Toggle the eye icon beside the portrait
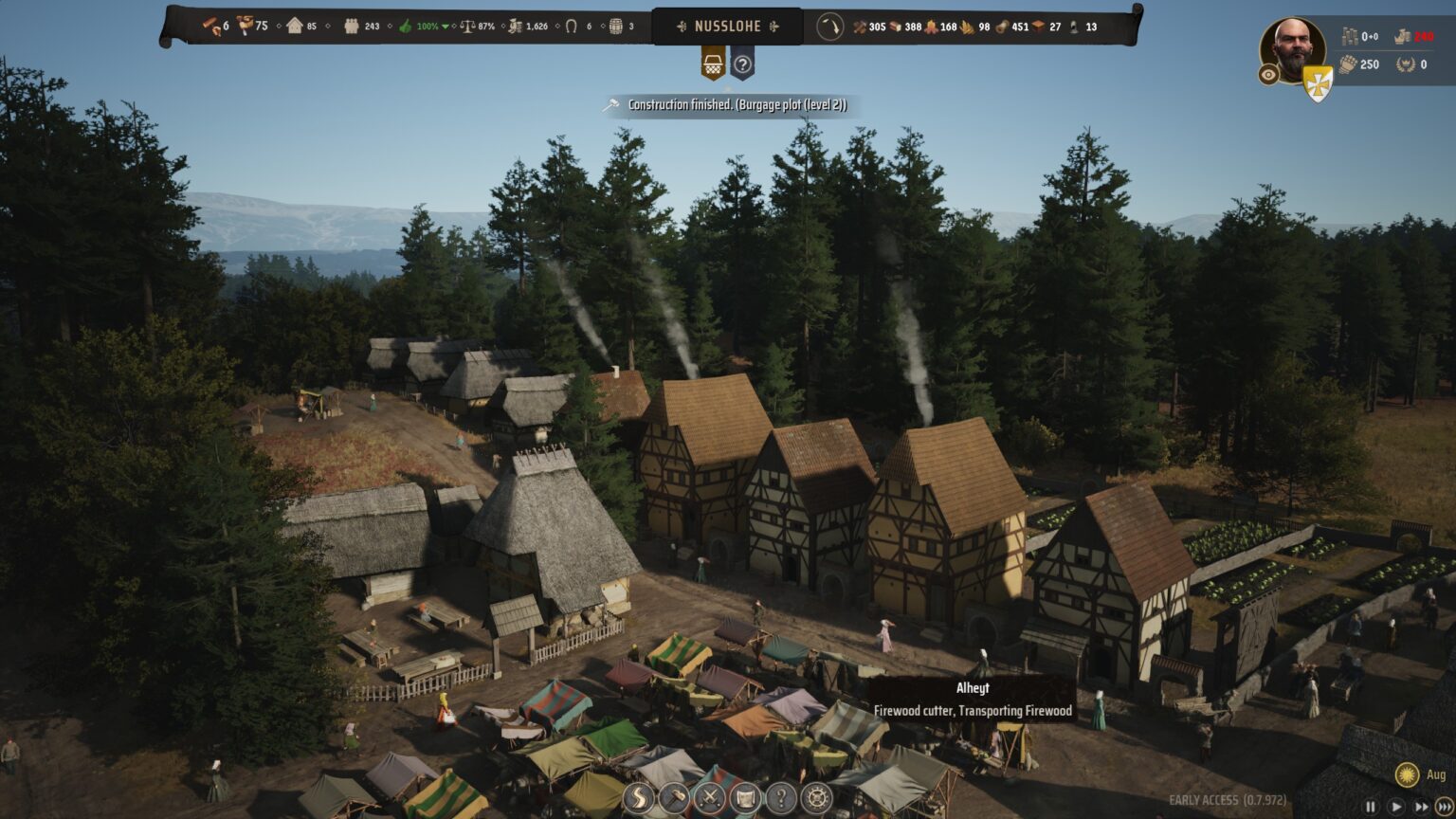 tap(1268, 75)
